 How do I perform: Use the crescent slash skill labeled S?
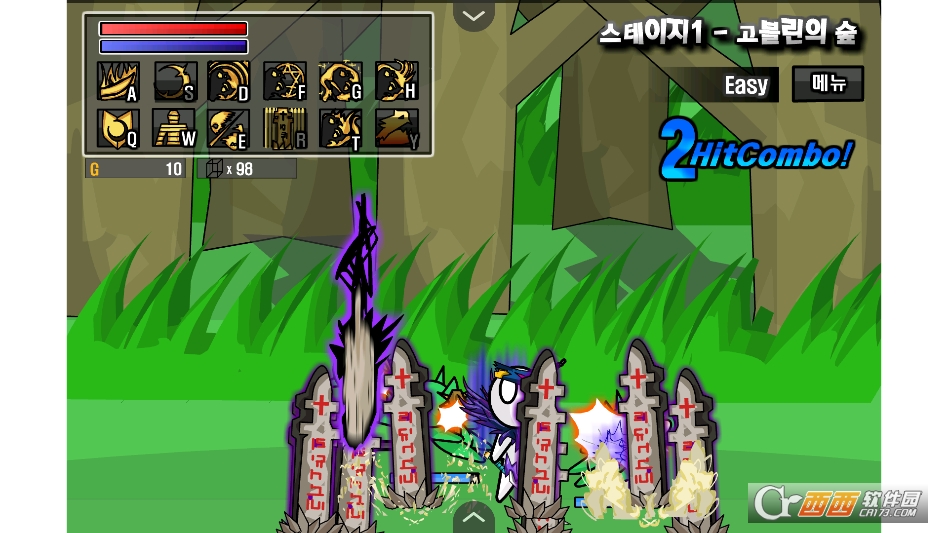[x=174, y=81]
